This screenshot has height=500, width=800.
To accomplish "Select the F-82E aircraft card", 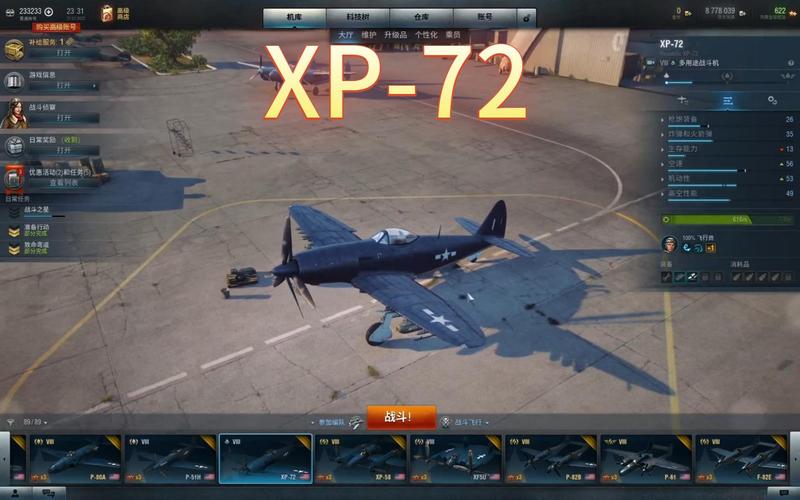I will (743, 460).
